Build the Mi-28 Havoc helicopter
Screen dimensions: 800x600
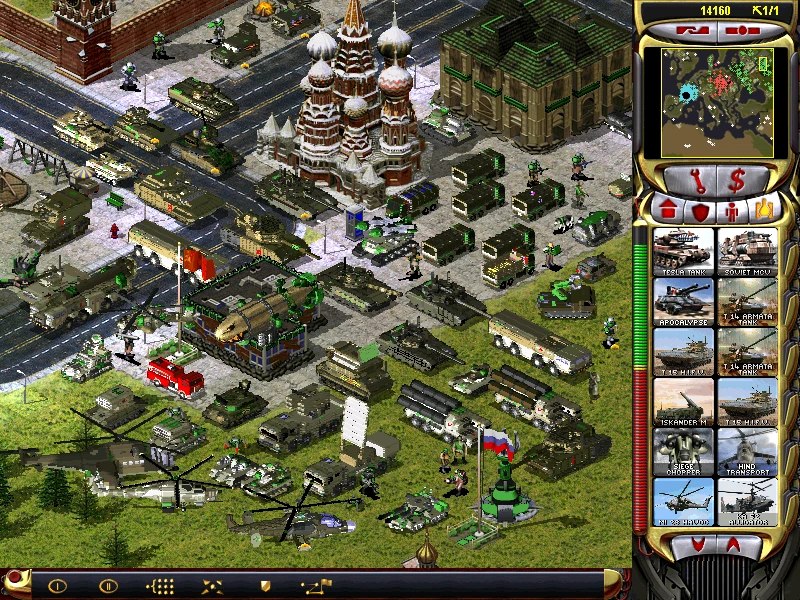pyautogui.click(x=684, y=501)
